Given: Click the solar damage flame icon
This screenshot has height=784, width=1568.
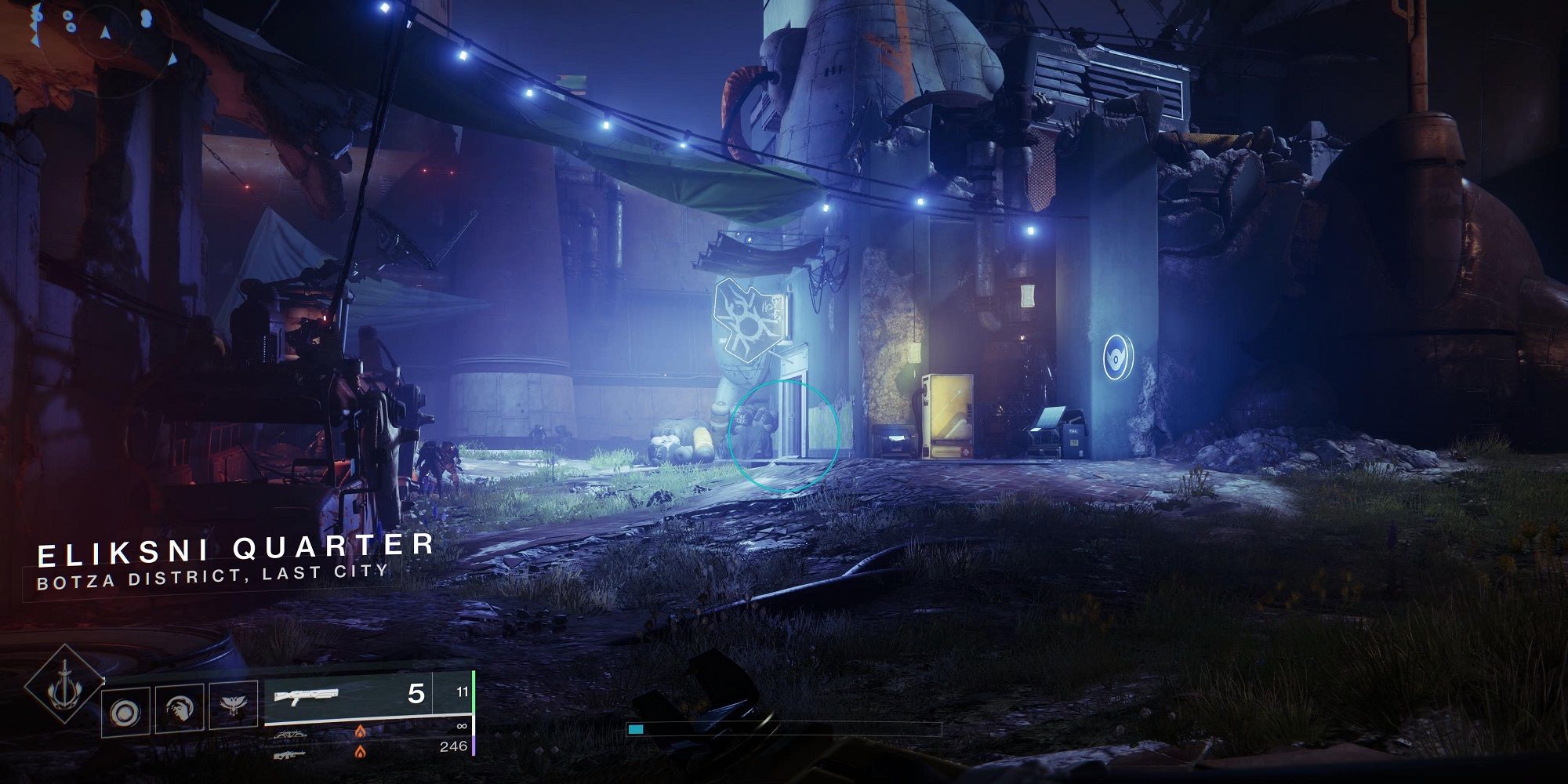Looking at the screenshot, I should [x=361, y=731].
